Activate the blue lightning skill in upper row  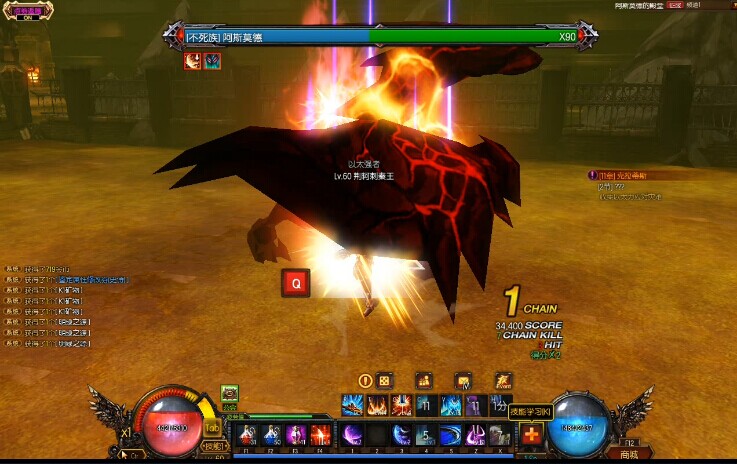pos(352,405)
